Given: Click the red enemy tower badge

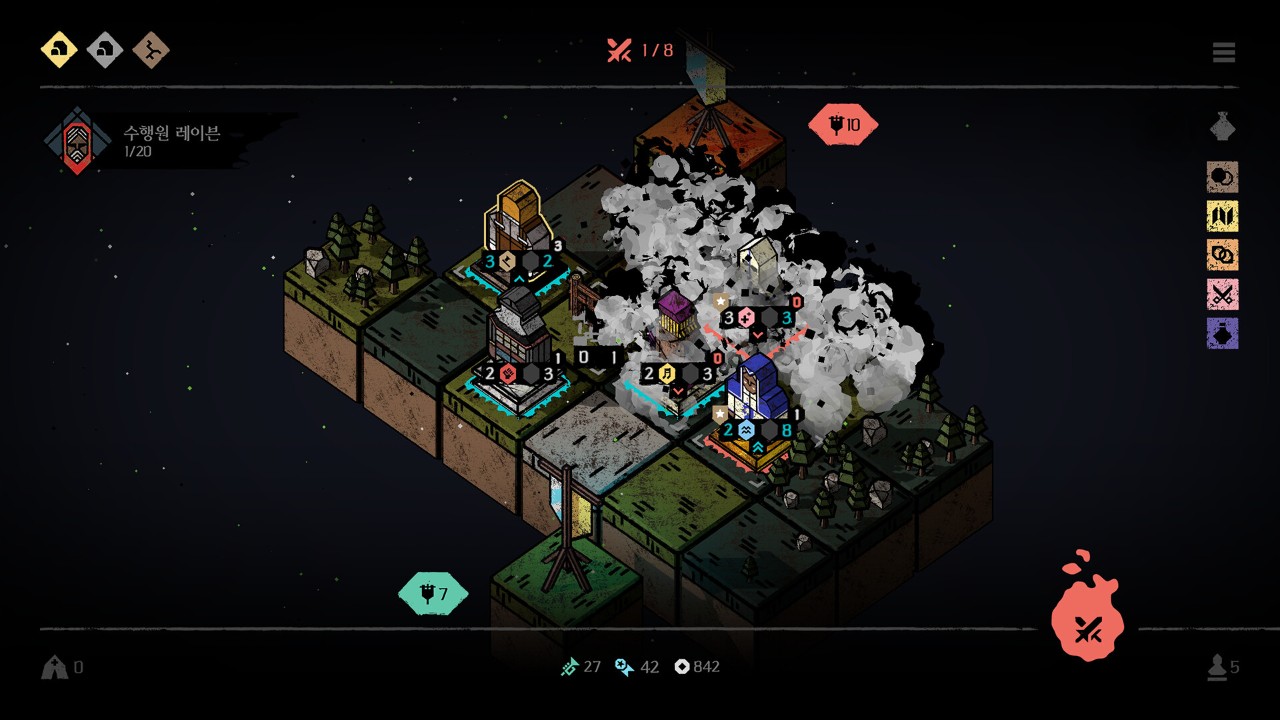Looking at the screenshot, I should 843,125.
